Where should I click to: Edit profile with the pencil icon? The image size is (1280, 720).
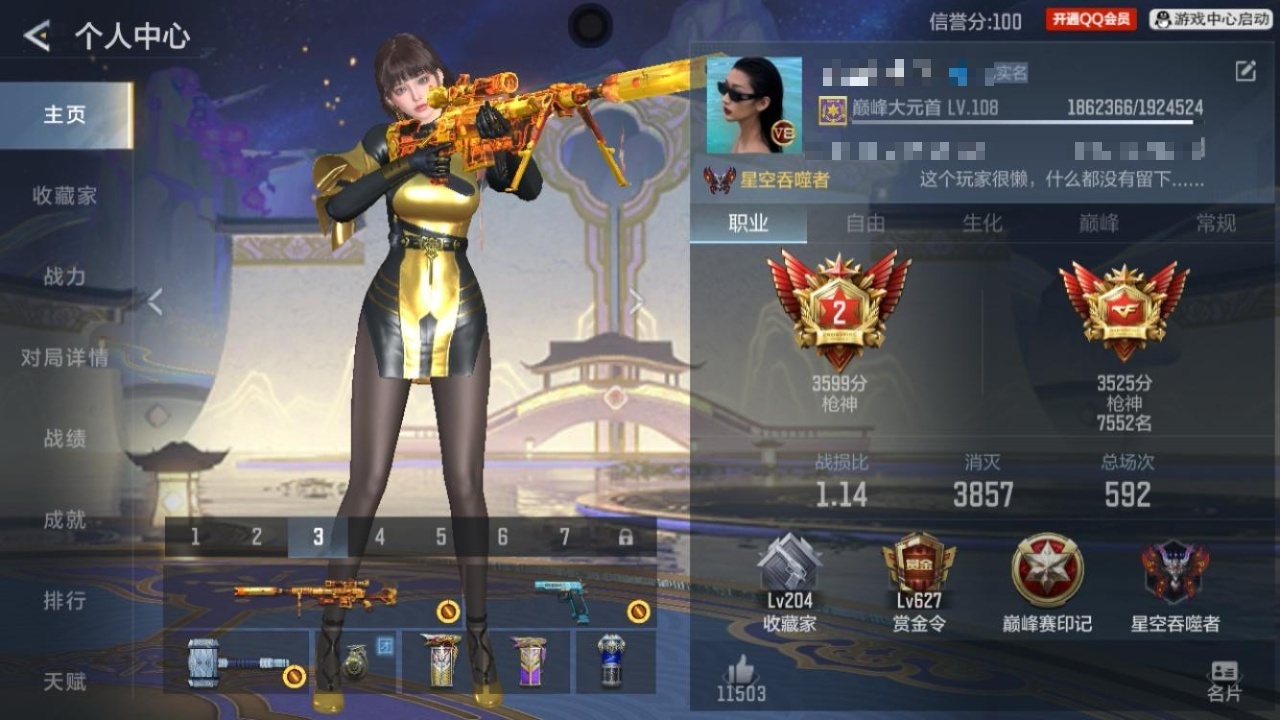click(x=1245, y=71)
